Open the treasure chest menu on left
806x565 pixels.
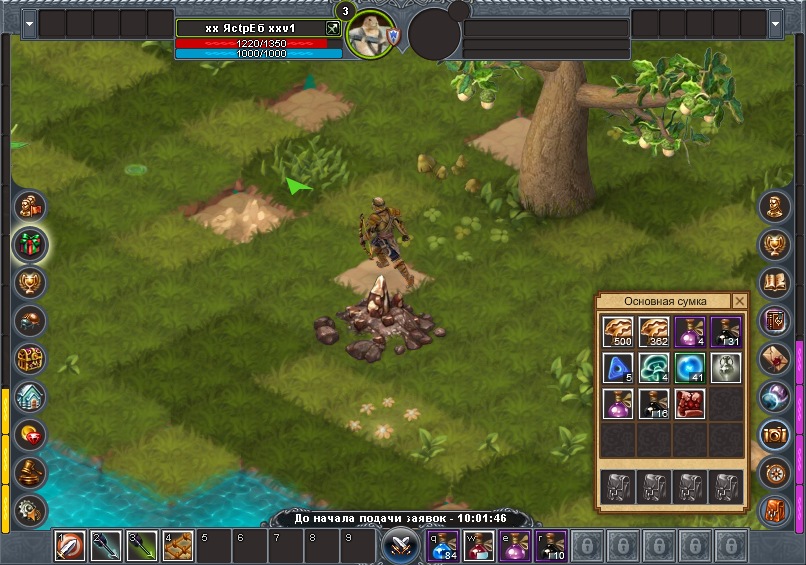[30, 358]
